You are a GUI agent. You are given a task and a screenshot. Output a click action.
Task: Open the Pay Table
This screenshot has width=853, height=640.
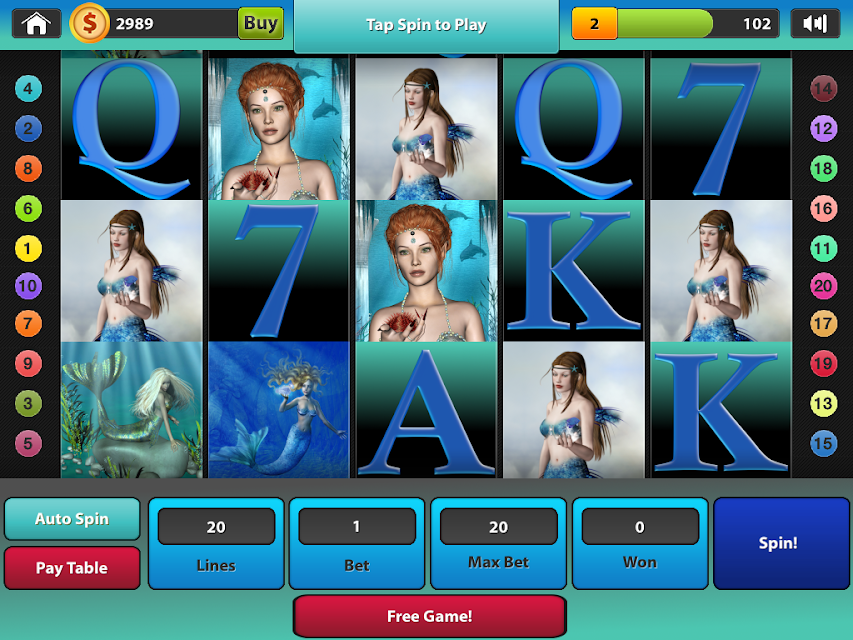click(72, 567)
